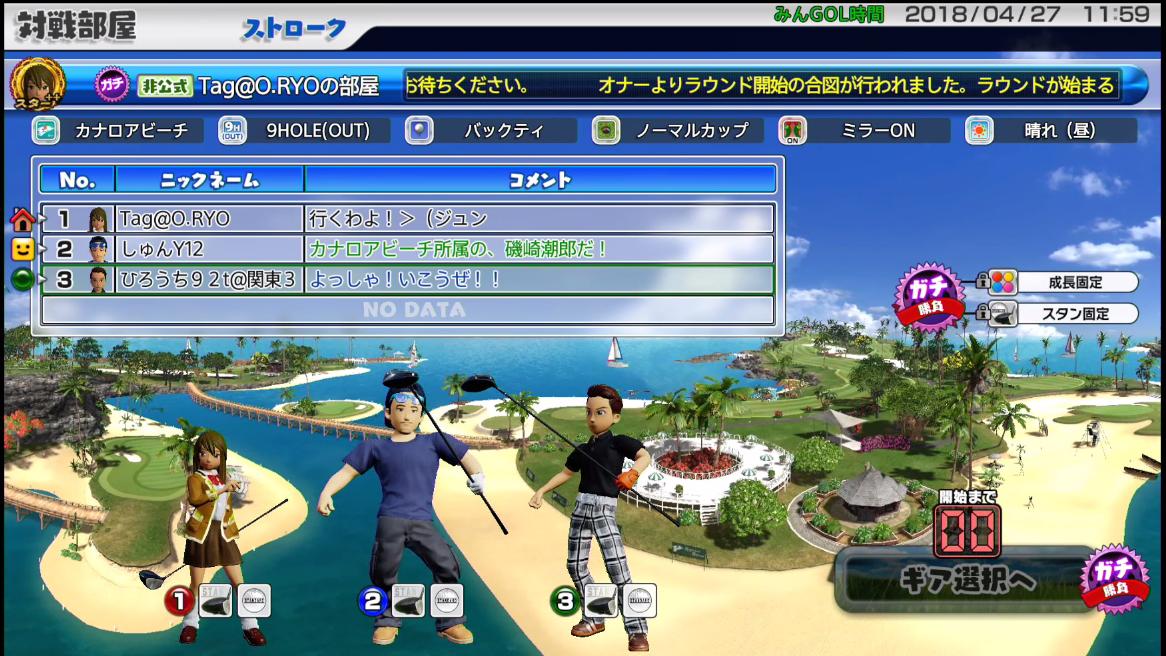Click the smiley face icon beside row 2

(x=22, y=249)
